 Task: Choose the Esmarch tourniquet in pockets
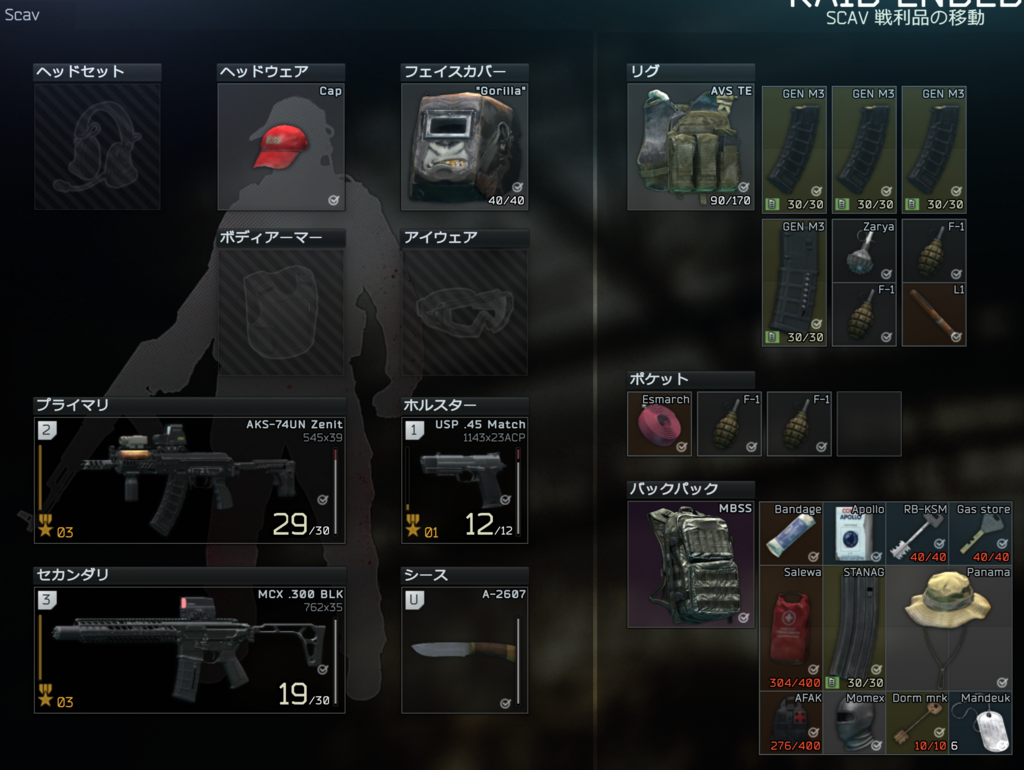tap(659, 424)
